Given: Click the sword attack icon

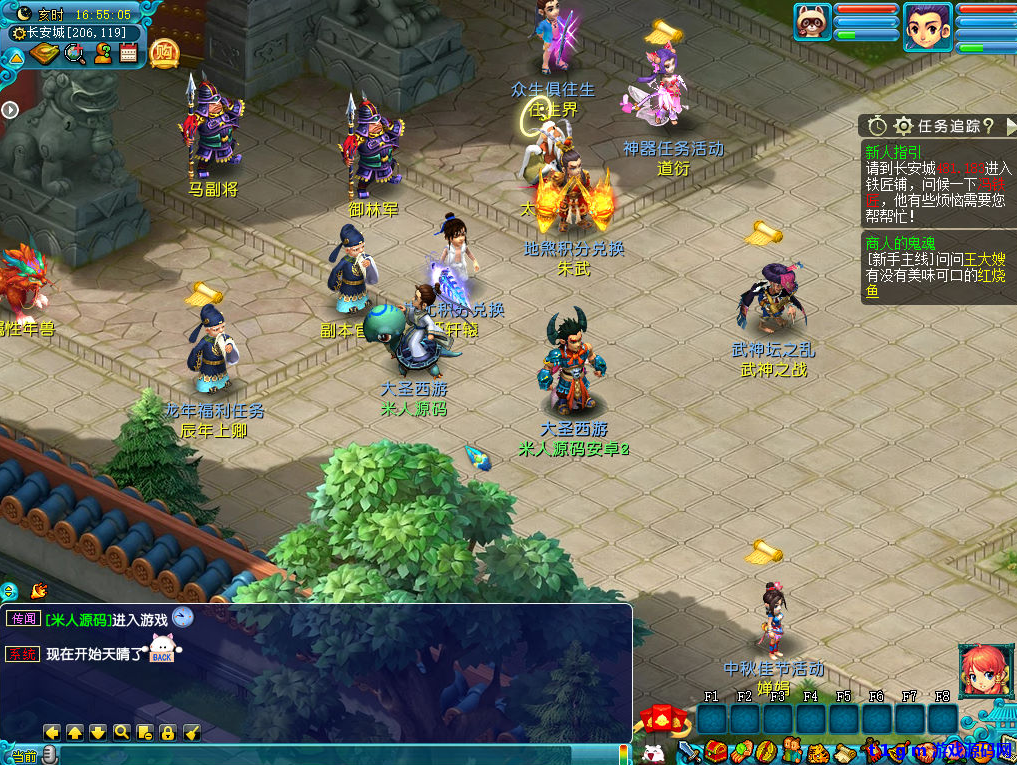Looking at the screenshot, I should point(688,751).
